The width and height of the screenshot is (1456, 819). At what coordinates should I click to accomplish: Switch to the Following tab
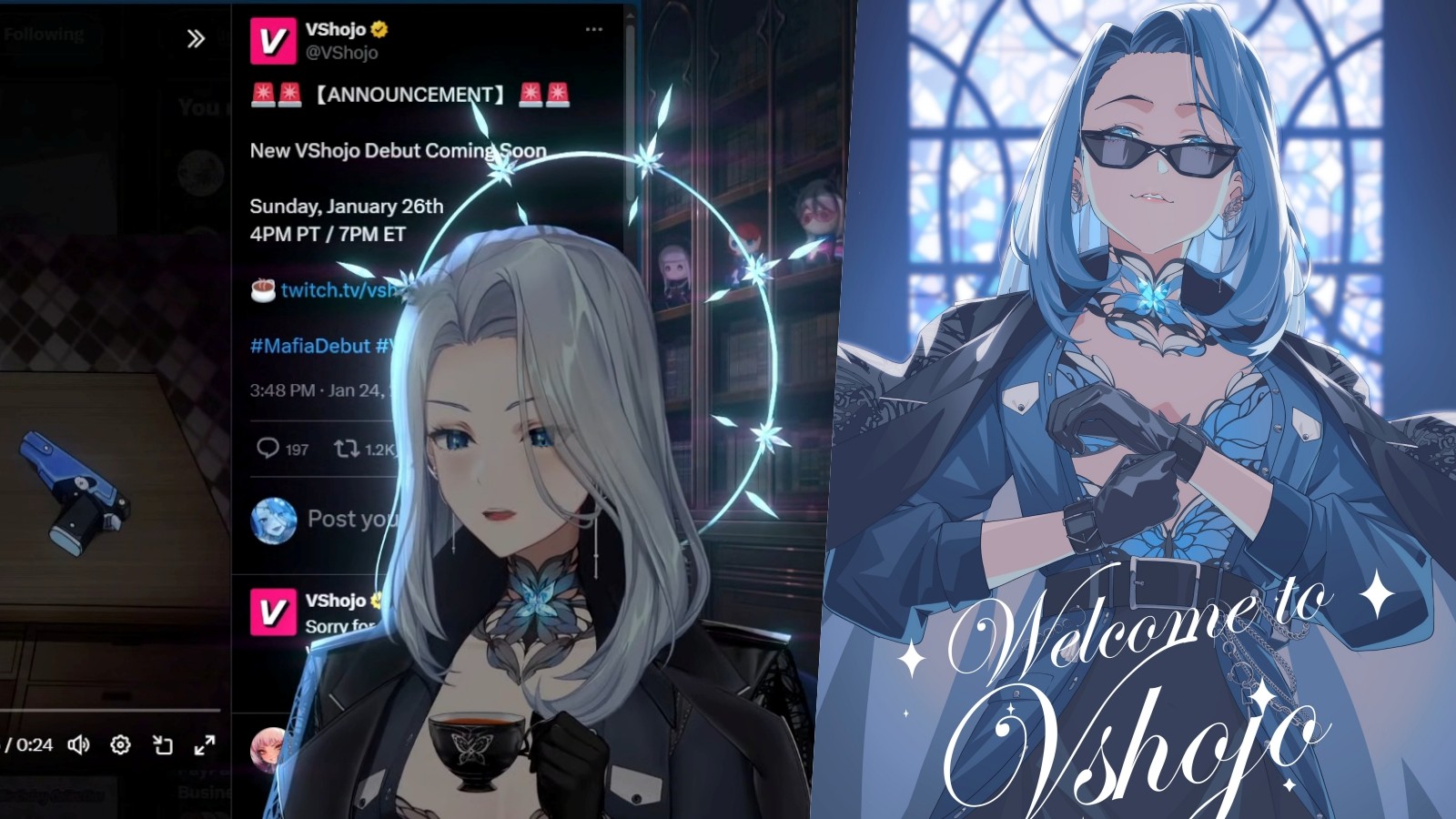pyautogui.click(x=45, y=35)
